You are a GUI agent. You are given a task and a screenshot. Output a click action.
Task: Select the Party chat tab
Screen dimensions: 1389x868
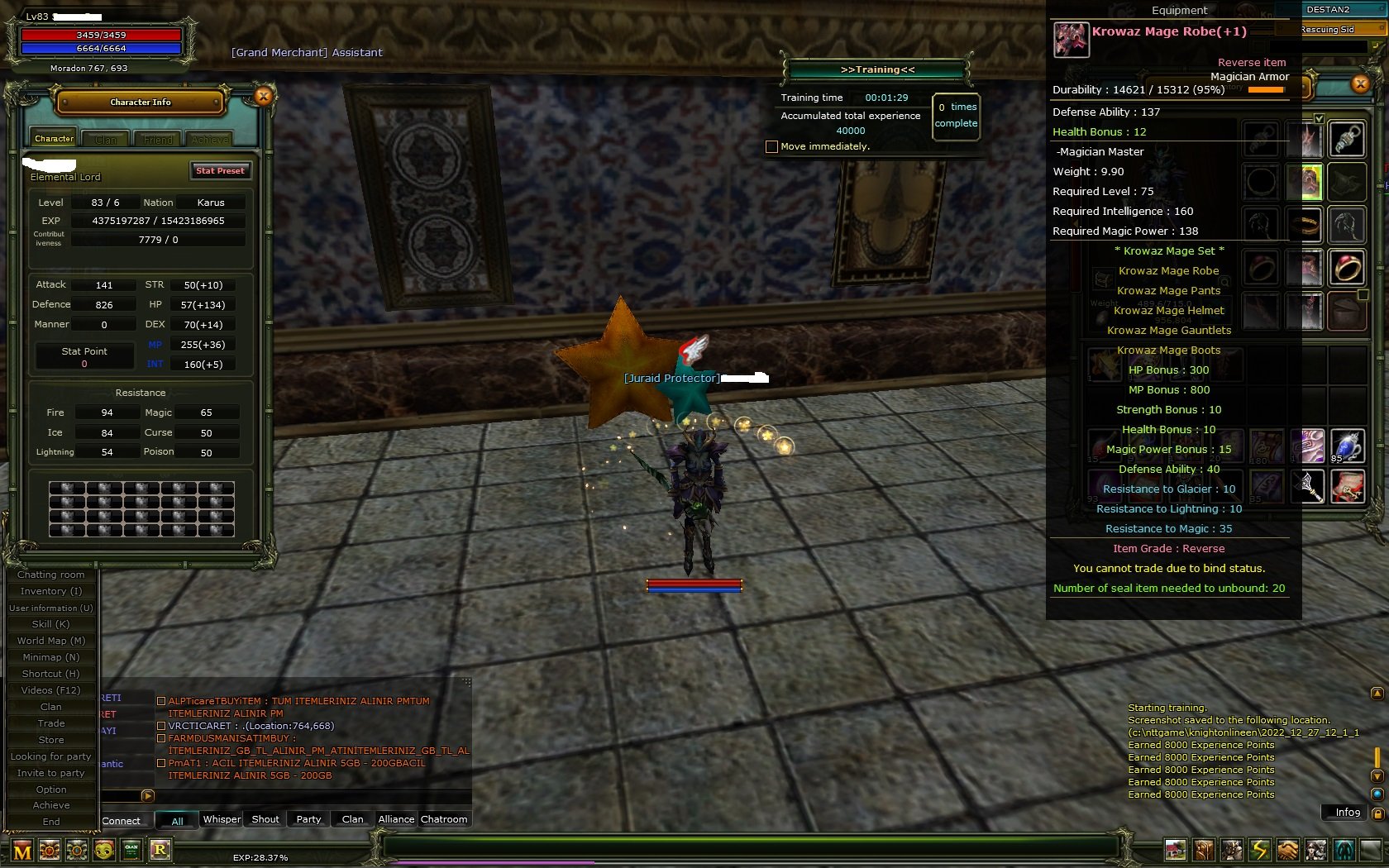(308, 819)
